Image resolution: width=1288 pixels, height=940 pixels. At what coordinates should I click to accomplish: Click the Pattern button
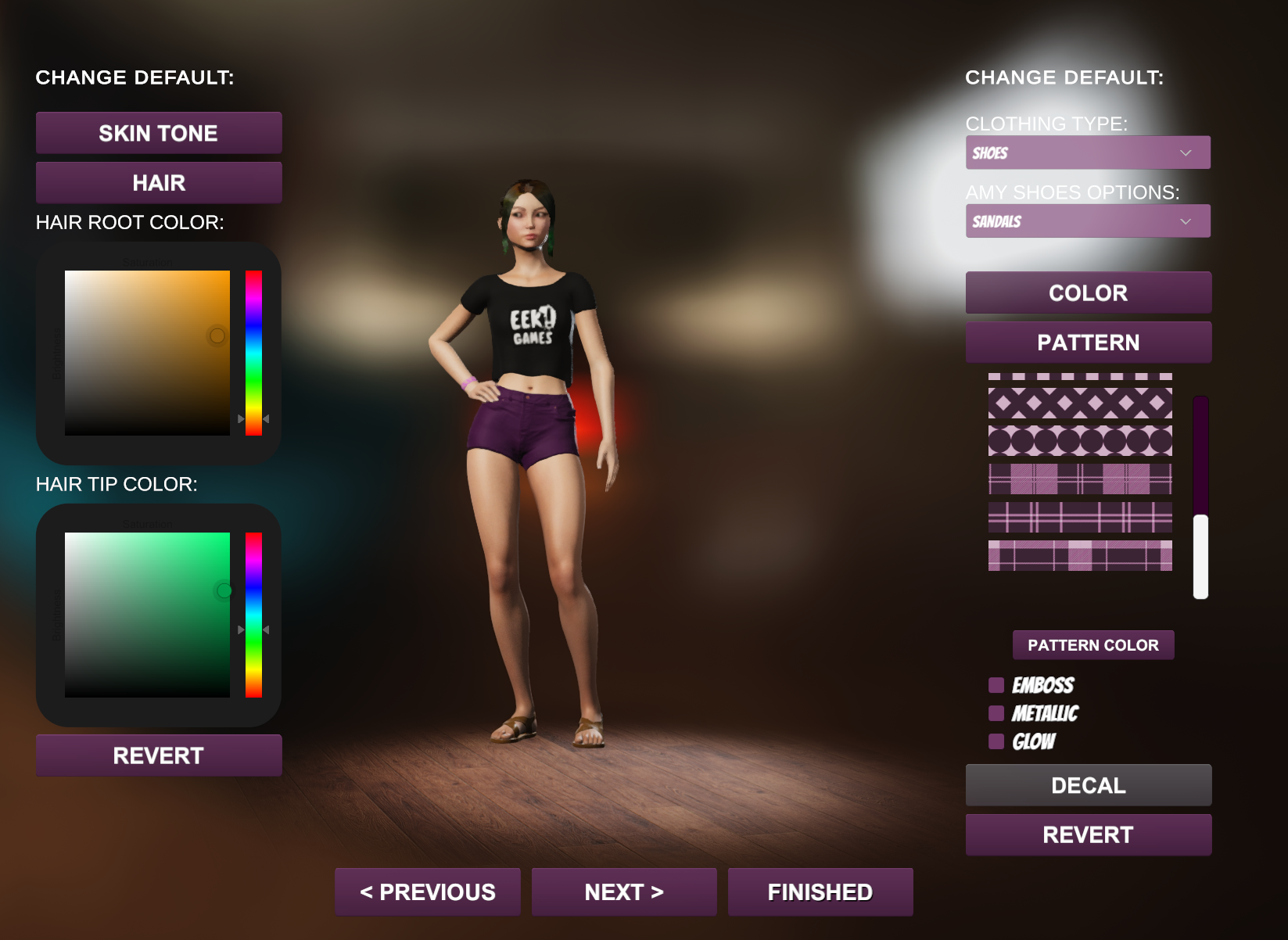(x=1088, y=343)
